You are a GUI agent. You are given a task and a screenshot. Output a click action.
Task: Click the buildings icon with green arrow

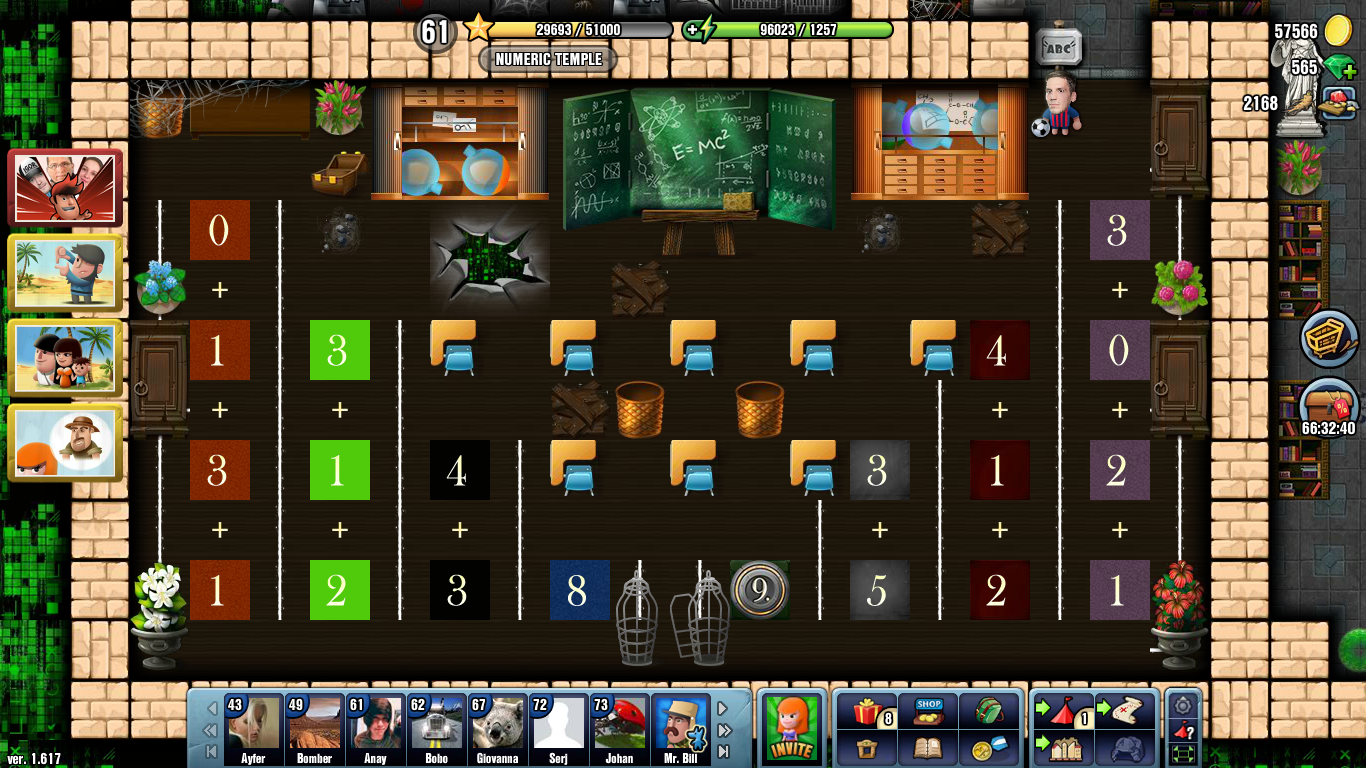1062,750
